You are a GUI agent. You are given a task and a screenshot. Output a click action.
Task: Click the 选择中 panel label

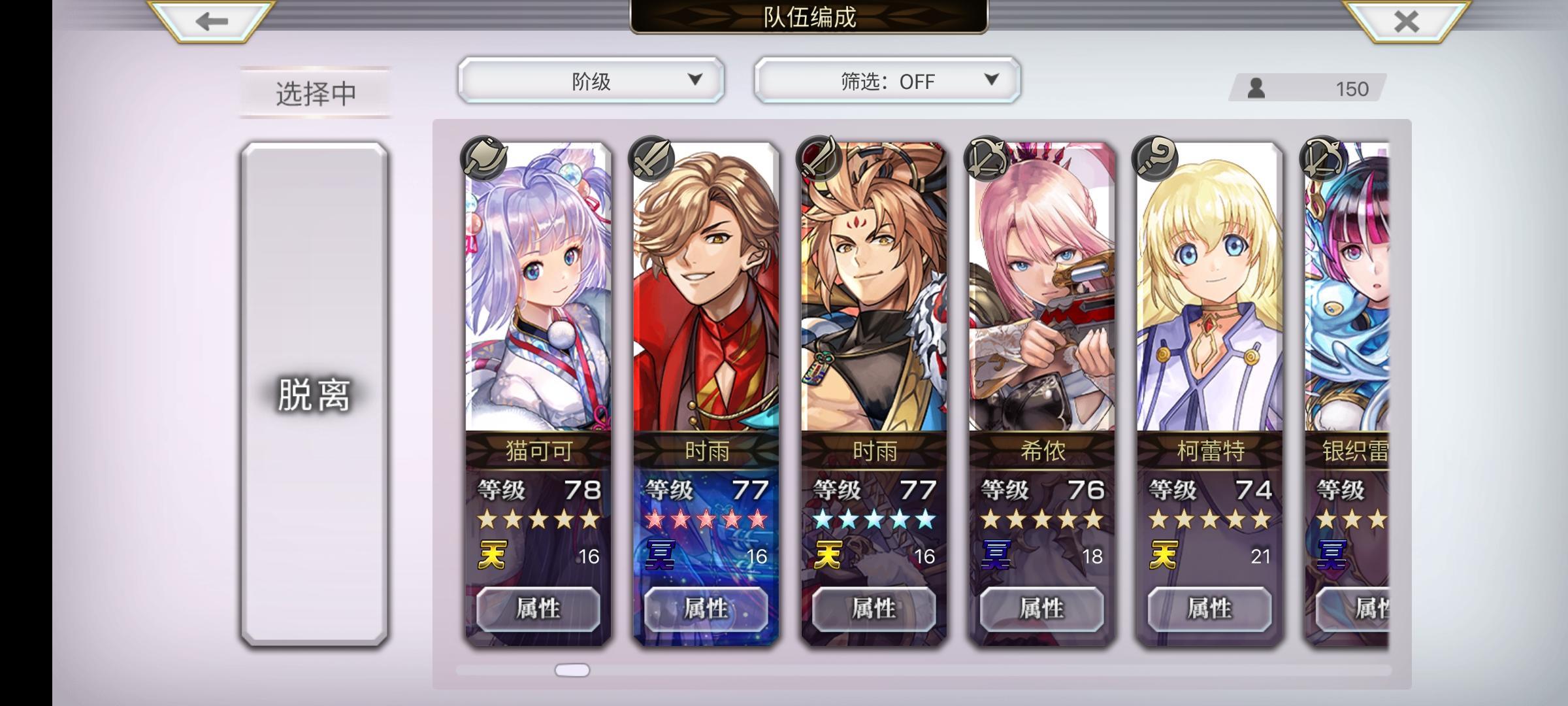point(315,92)
